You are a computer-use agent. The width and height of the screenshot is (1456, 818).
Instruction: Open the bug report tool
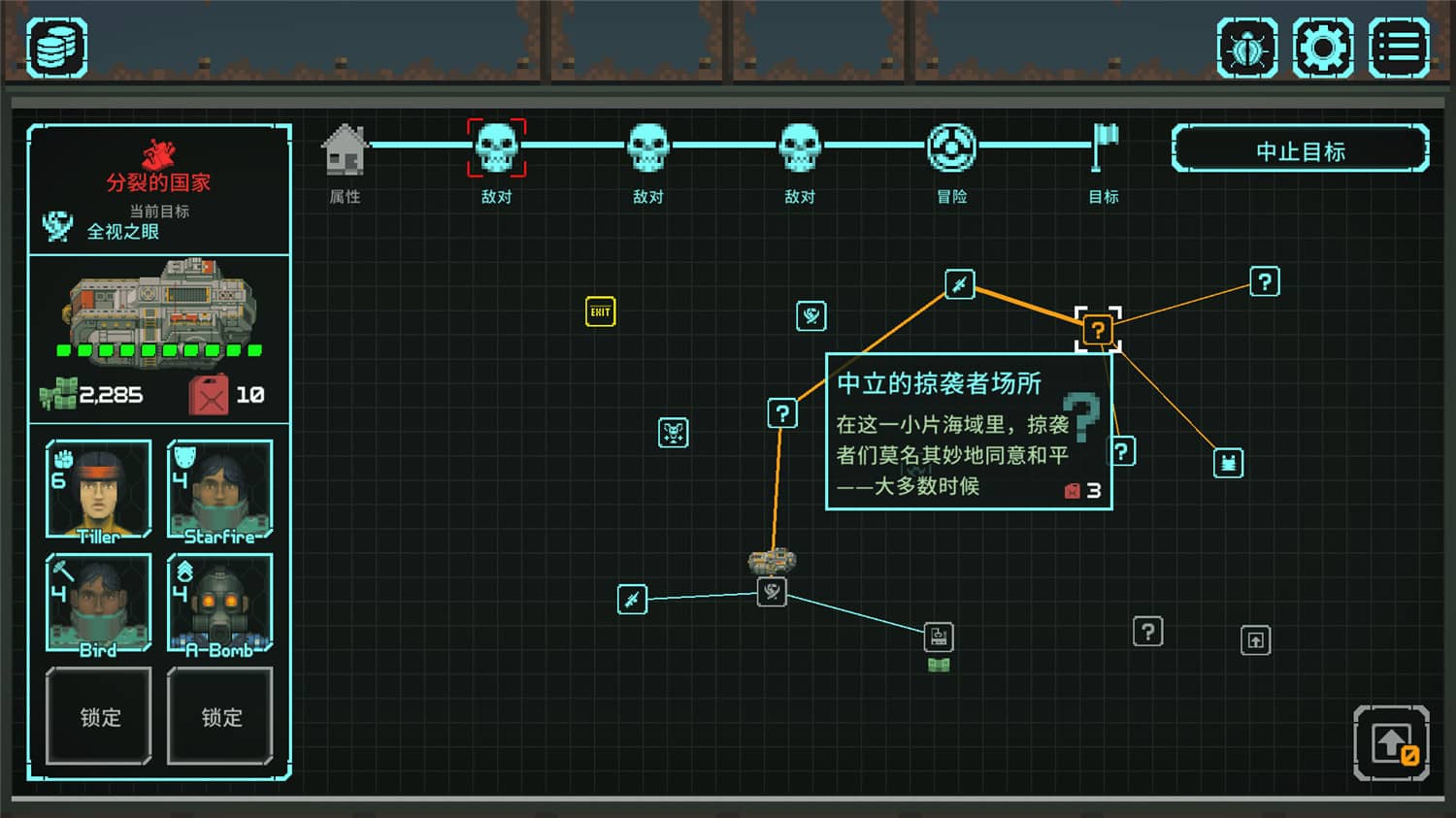1246,45
